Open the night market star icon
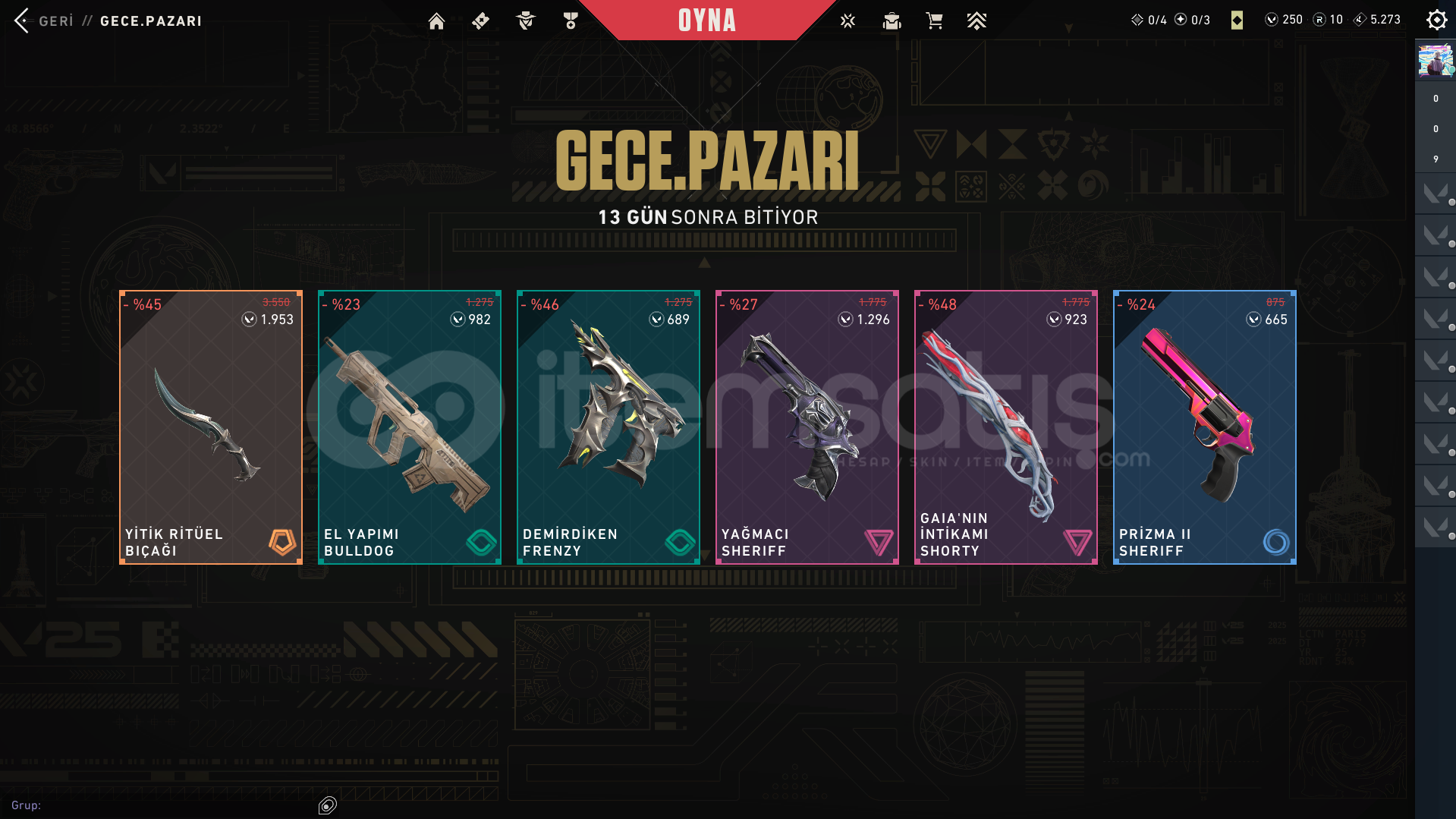Viewport: 1456px width, 819px height. click(x=847, y=21)
